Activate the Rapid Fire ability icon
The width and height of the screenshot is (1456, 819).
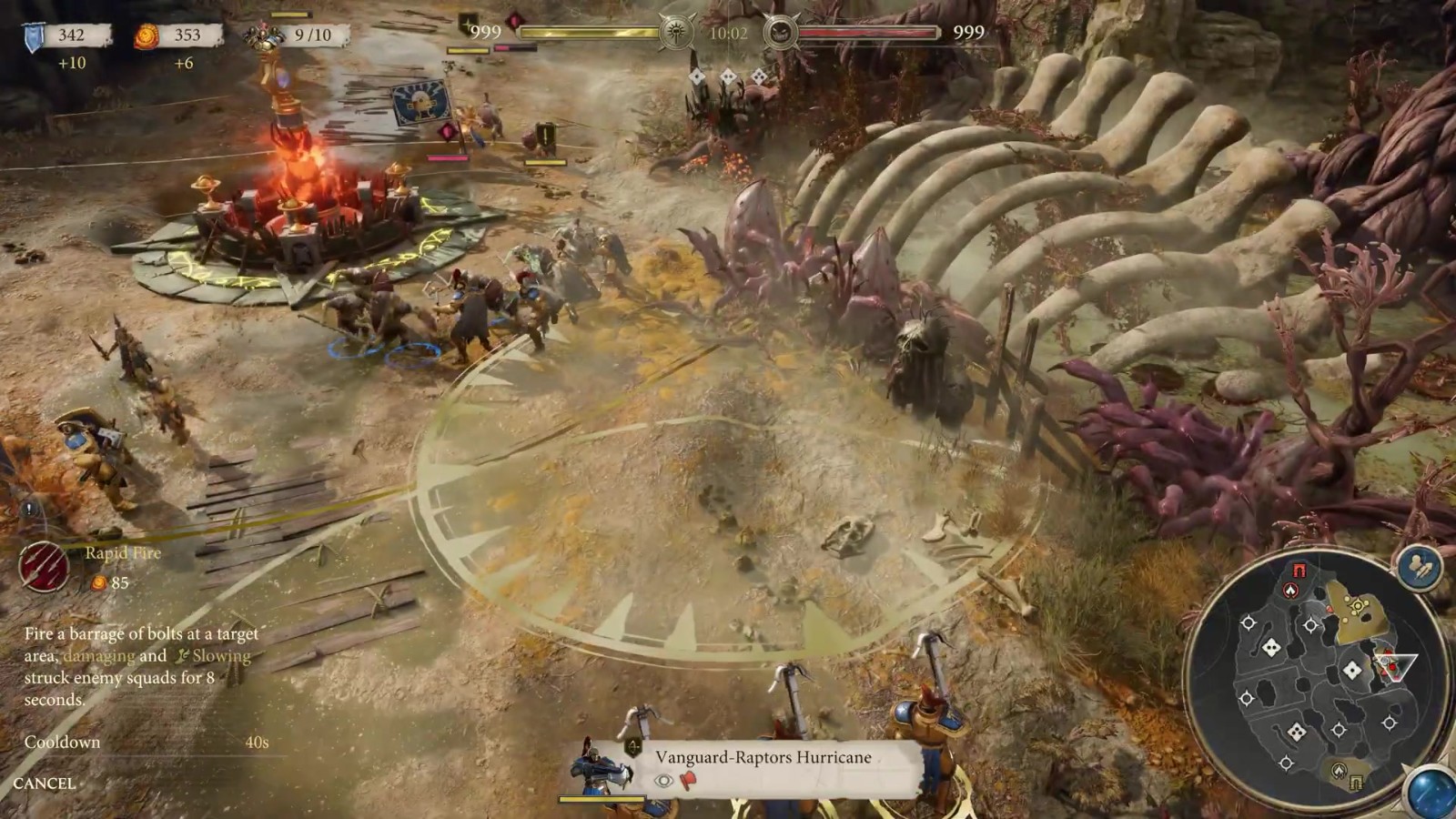[x=43, y=566]
